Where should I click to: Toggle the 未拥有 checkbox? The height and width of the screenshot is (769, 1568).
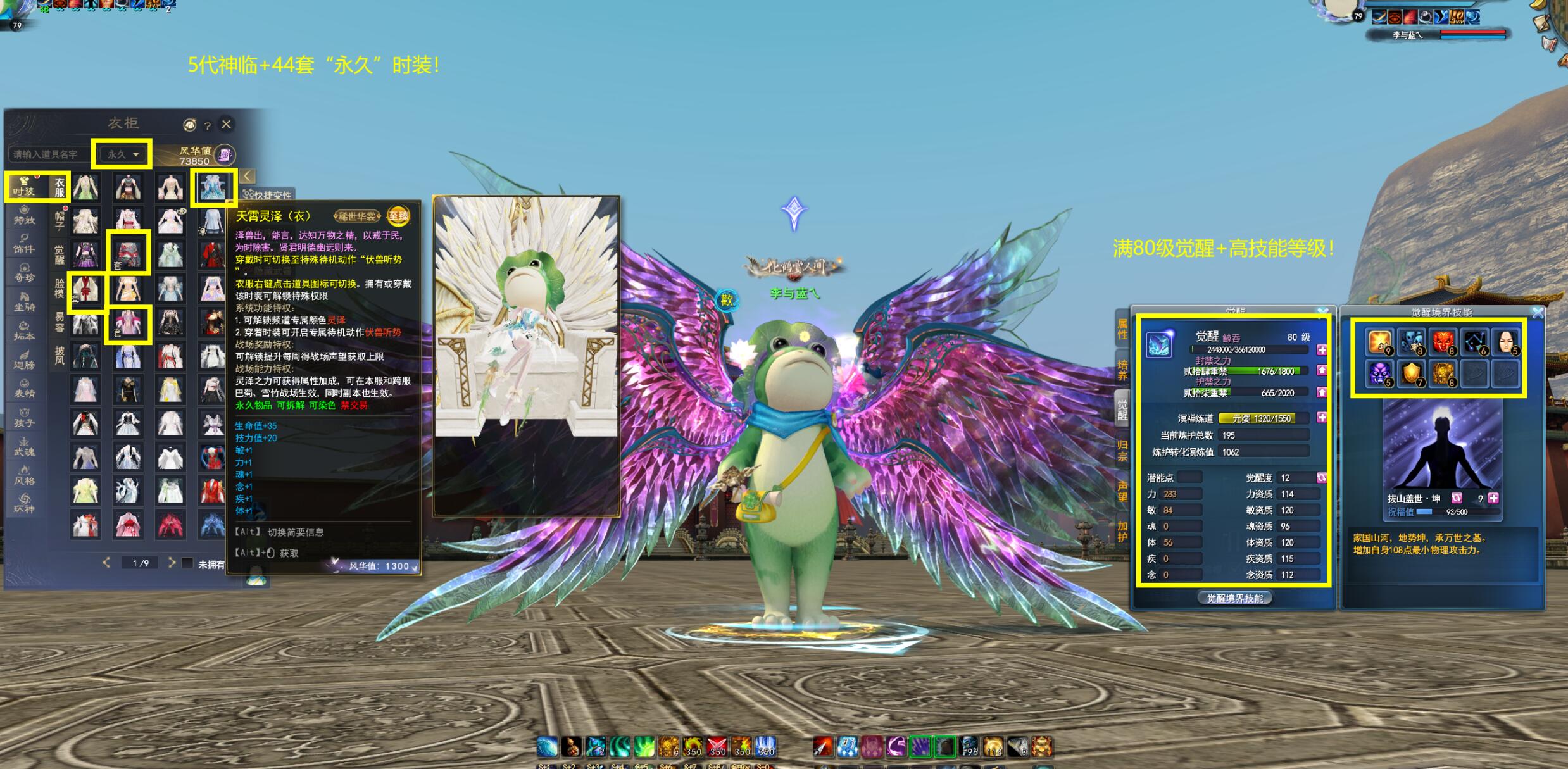point(187,563)
